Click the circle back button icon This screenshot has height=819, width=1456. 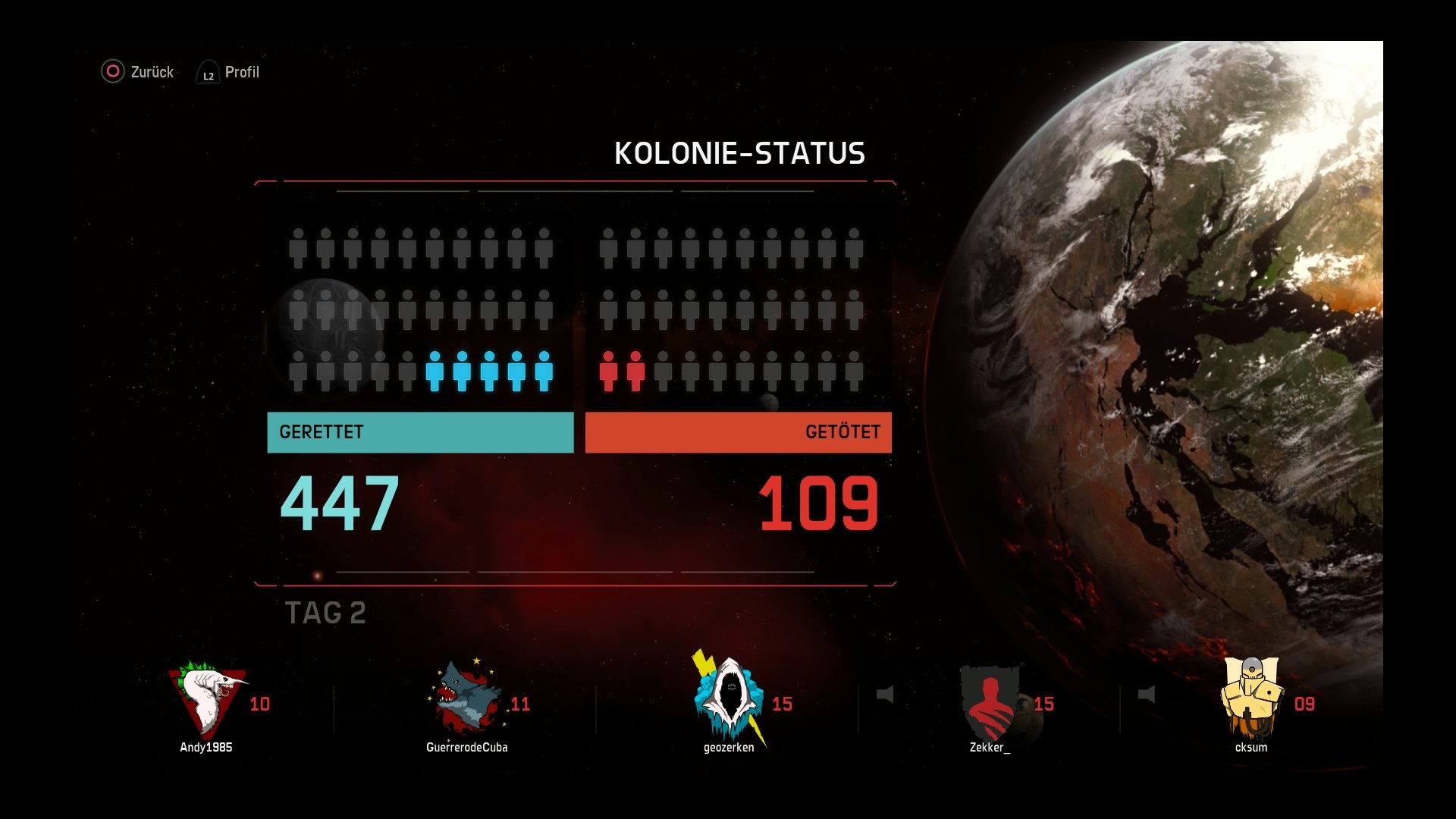(112, 71)
